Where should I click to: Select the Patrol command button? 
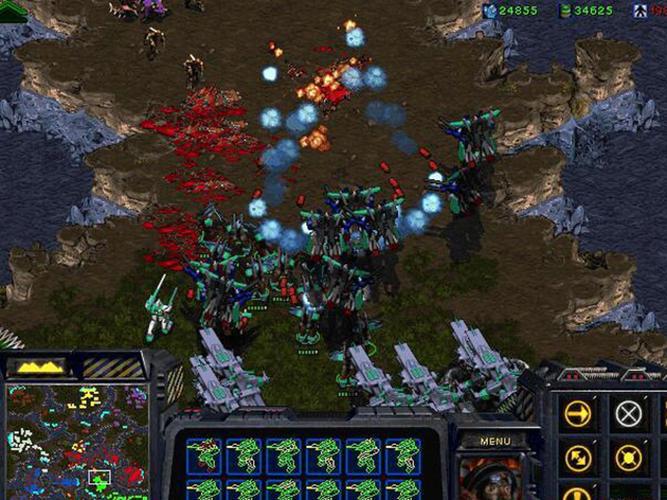point(578,458)
